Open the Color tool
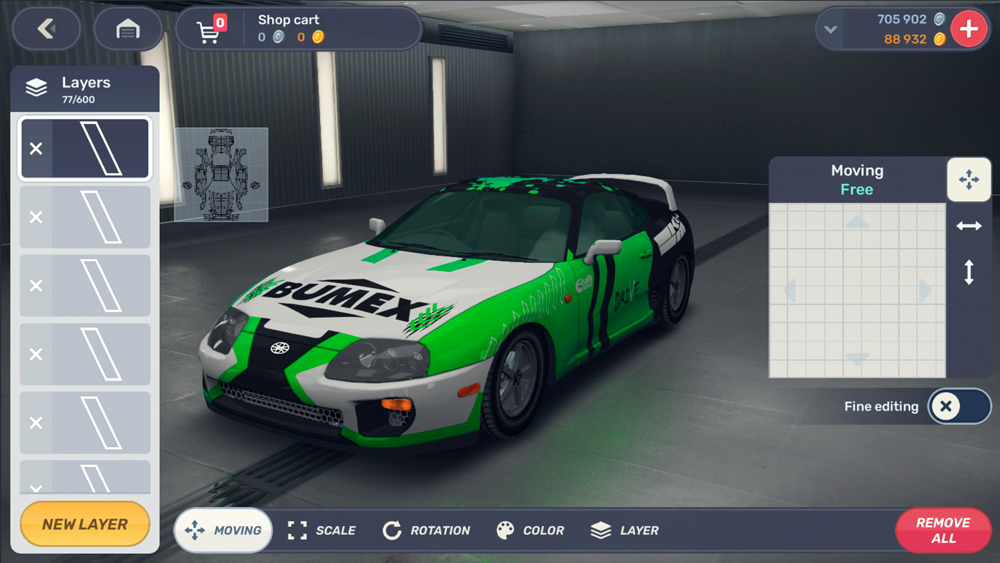1000x563 pixels. tap(530, 530)
